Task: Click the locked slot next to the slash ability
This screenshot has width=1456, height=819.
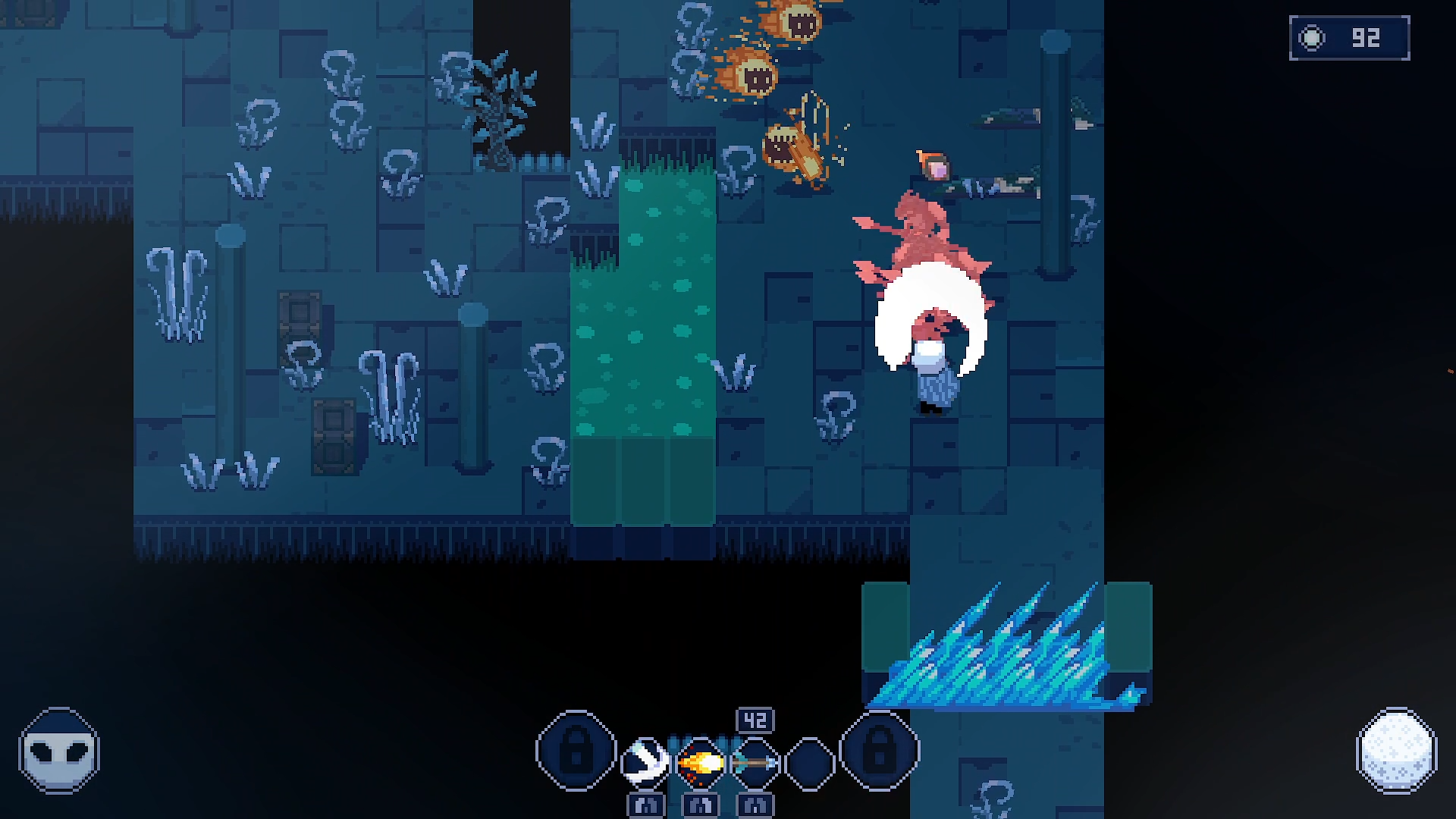Action: (576, 751)
